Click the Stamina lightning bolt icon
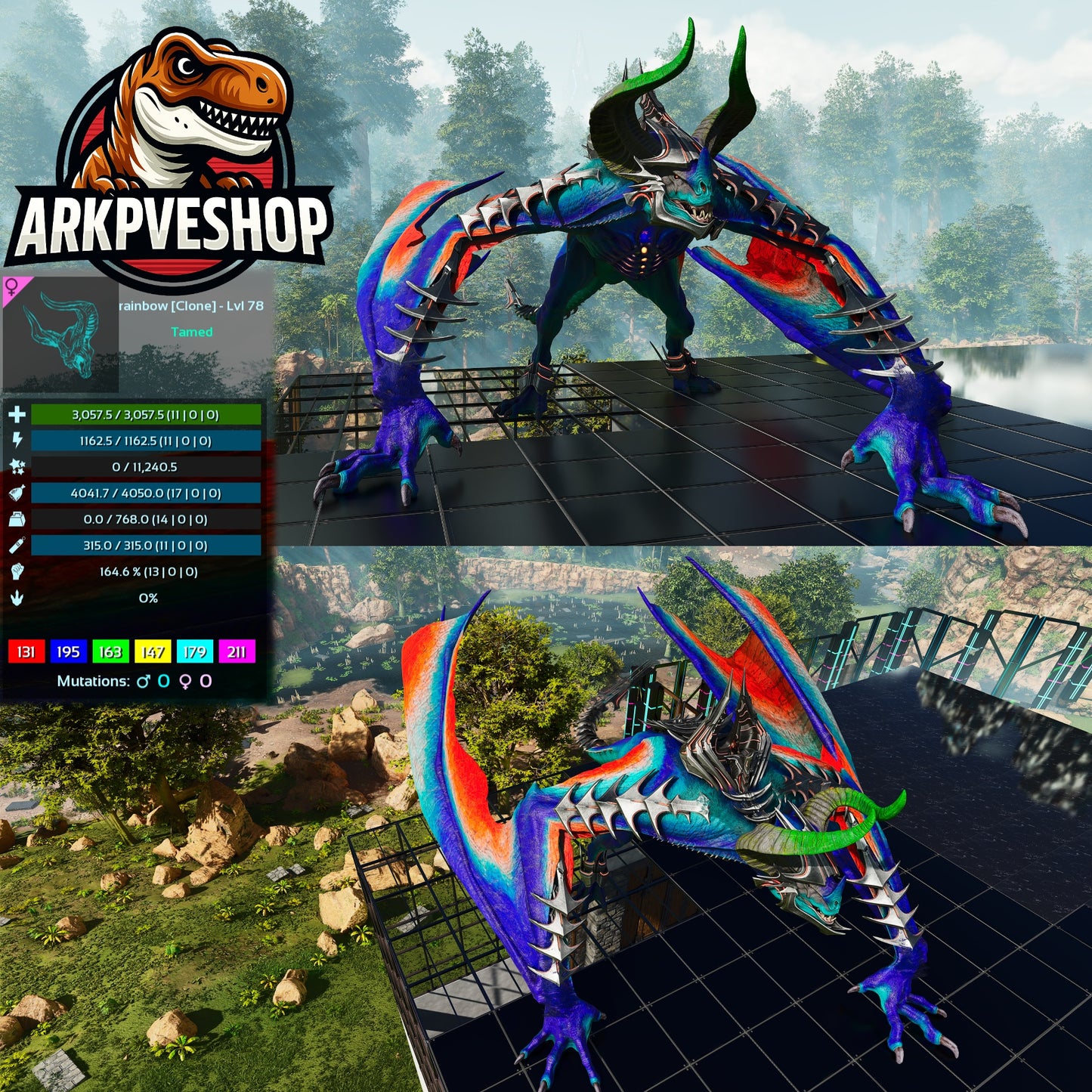Image resolution: width=1092 pixels, height=1092 pixels. point(17,441)
